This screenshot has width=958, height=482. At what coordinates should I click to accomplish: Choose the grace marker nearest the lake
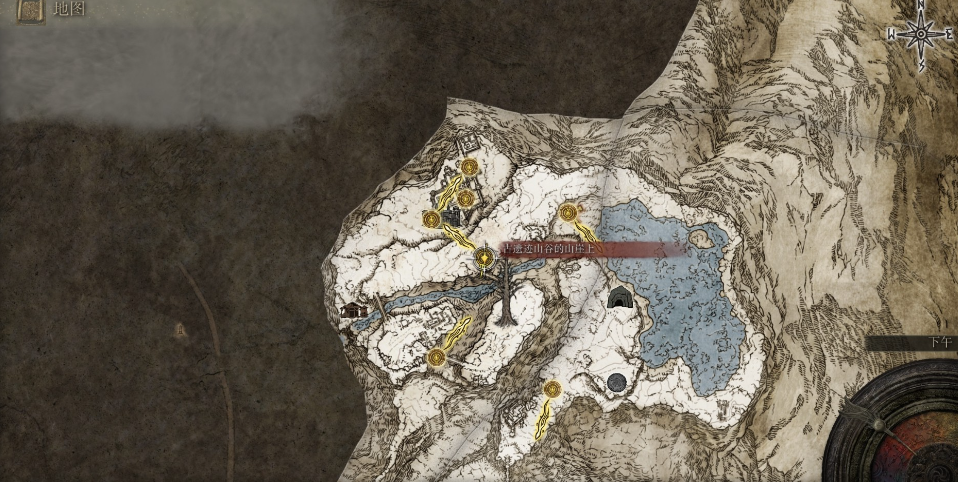[x=569, y=212]
